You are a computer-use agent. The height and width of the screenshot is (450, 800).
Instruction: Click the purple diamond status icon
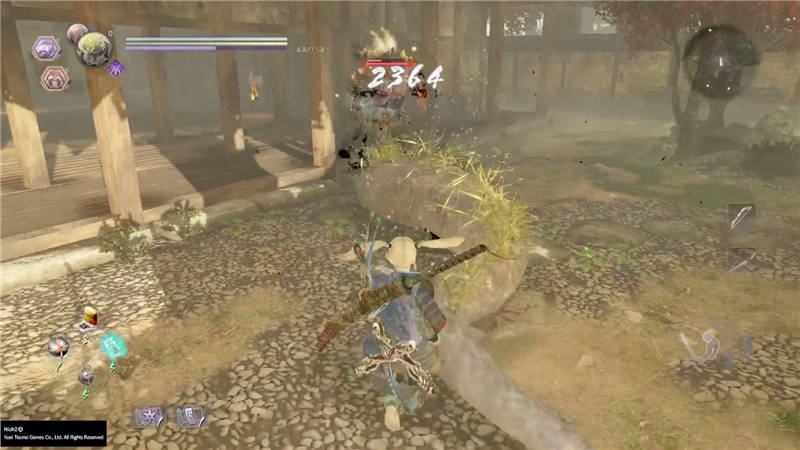tap(115, 68)
